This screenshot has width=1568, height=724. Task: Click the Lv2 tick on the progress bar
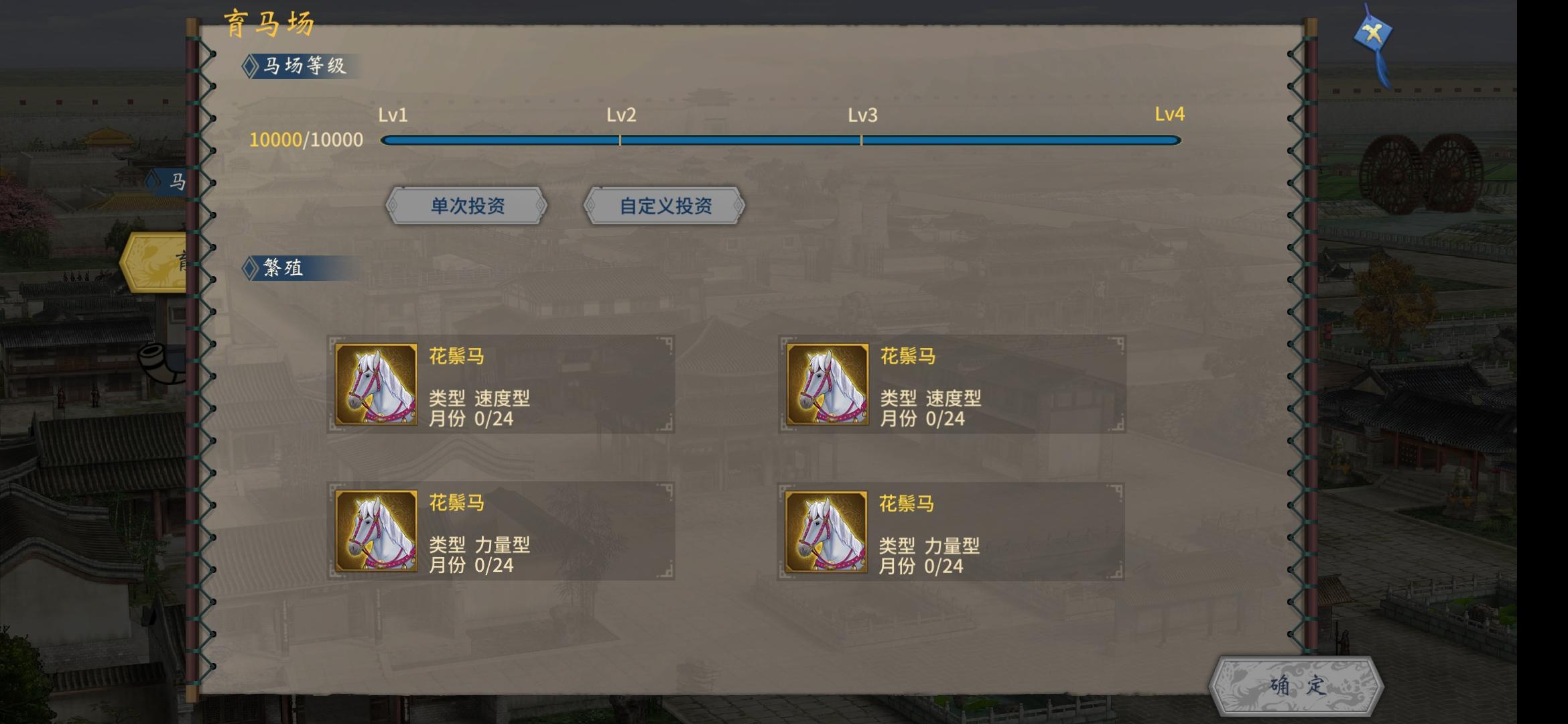(620, 140)
